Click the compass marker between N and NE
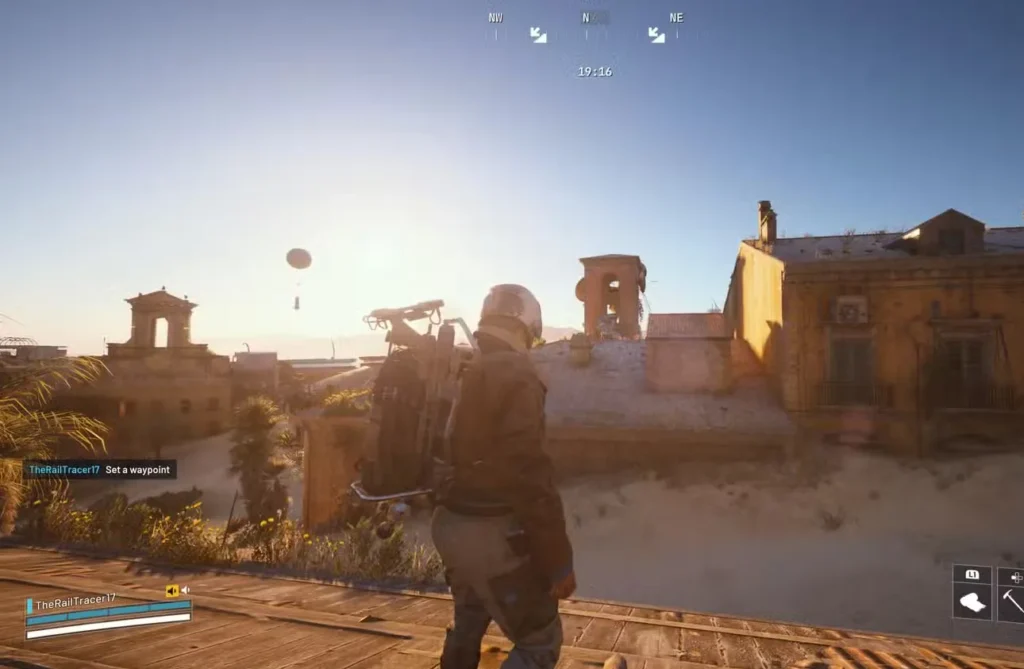 point(656,35)
